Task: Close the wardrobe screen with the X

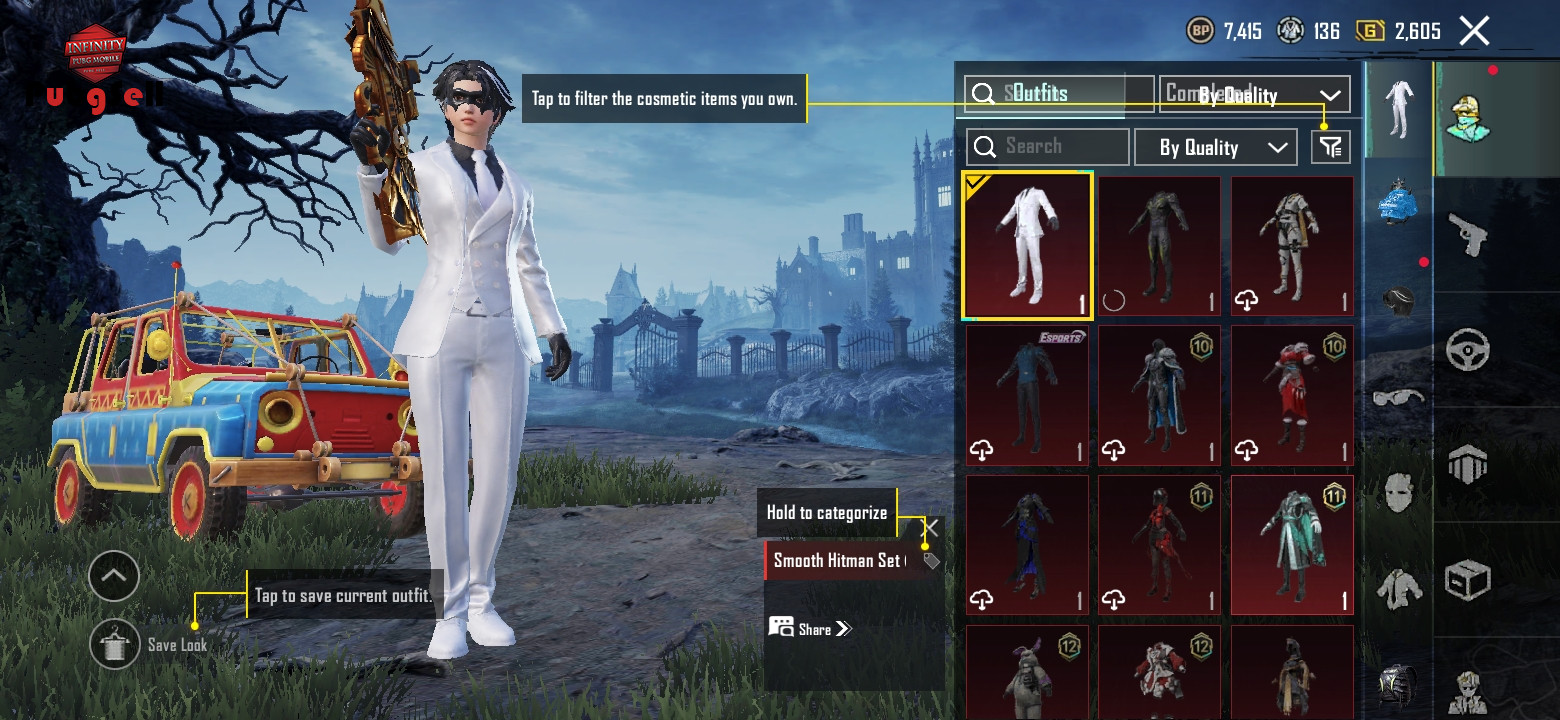Action: pos(1474,31)
